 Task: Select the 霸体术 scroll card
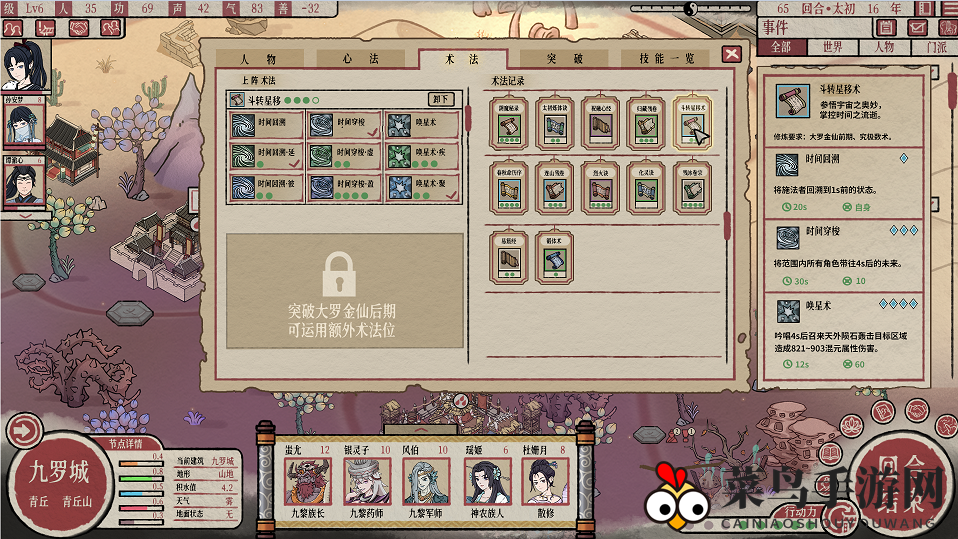tap(556, 258)
